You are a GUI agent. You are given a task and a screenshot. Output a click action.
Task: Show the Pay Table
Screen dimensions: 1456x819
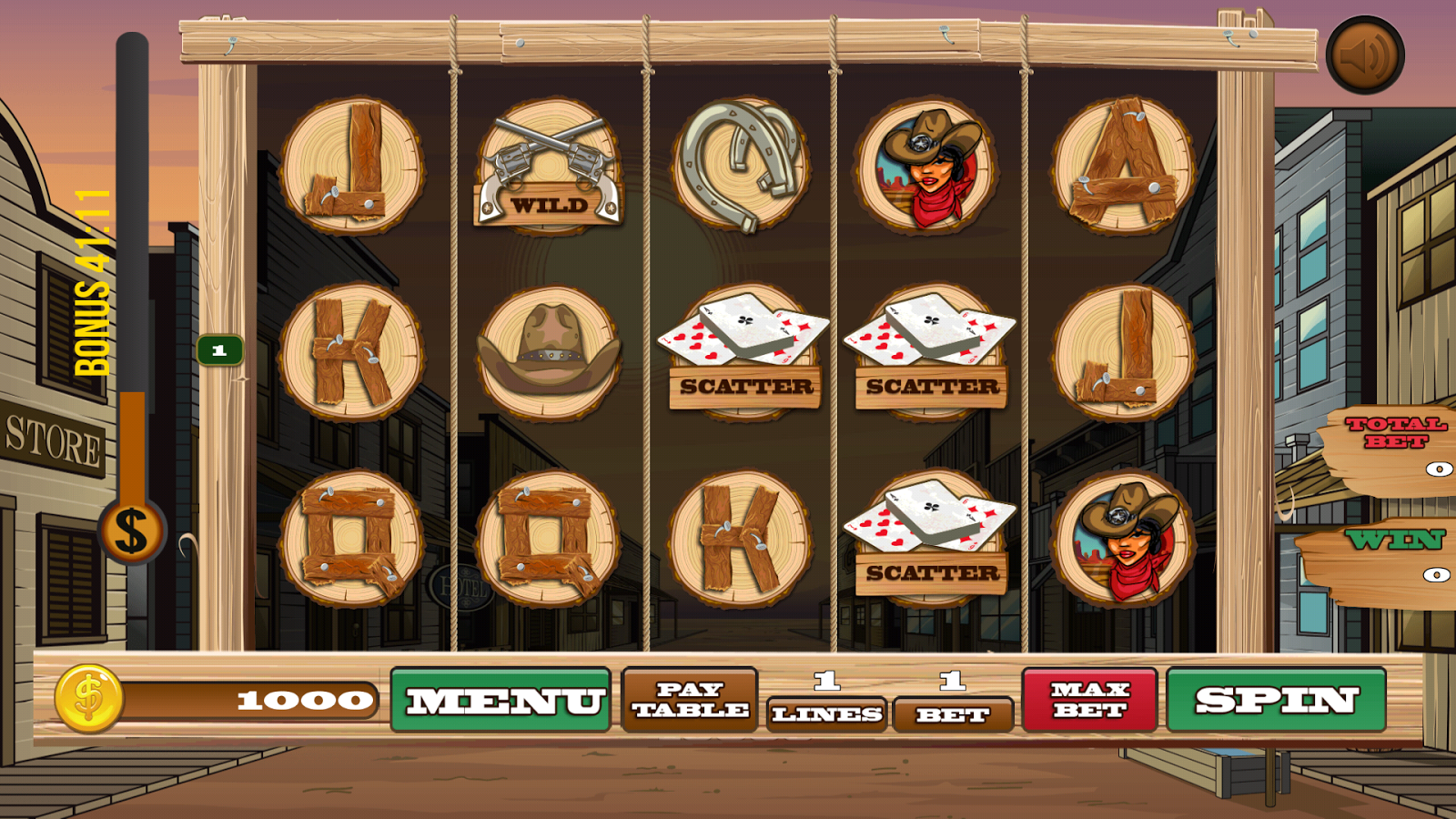pyautogui.click(x=690, y=700)
